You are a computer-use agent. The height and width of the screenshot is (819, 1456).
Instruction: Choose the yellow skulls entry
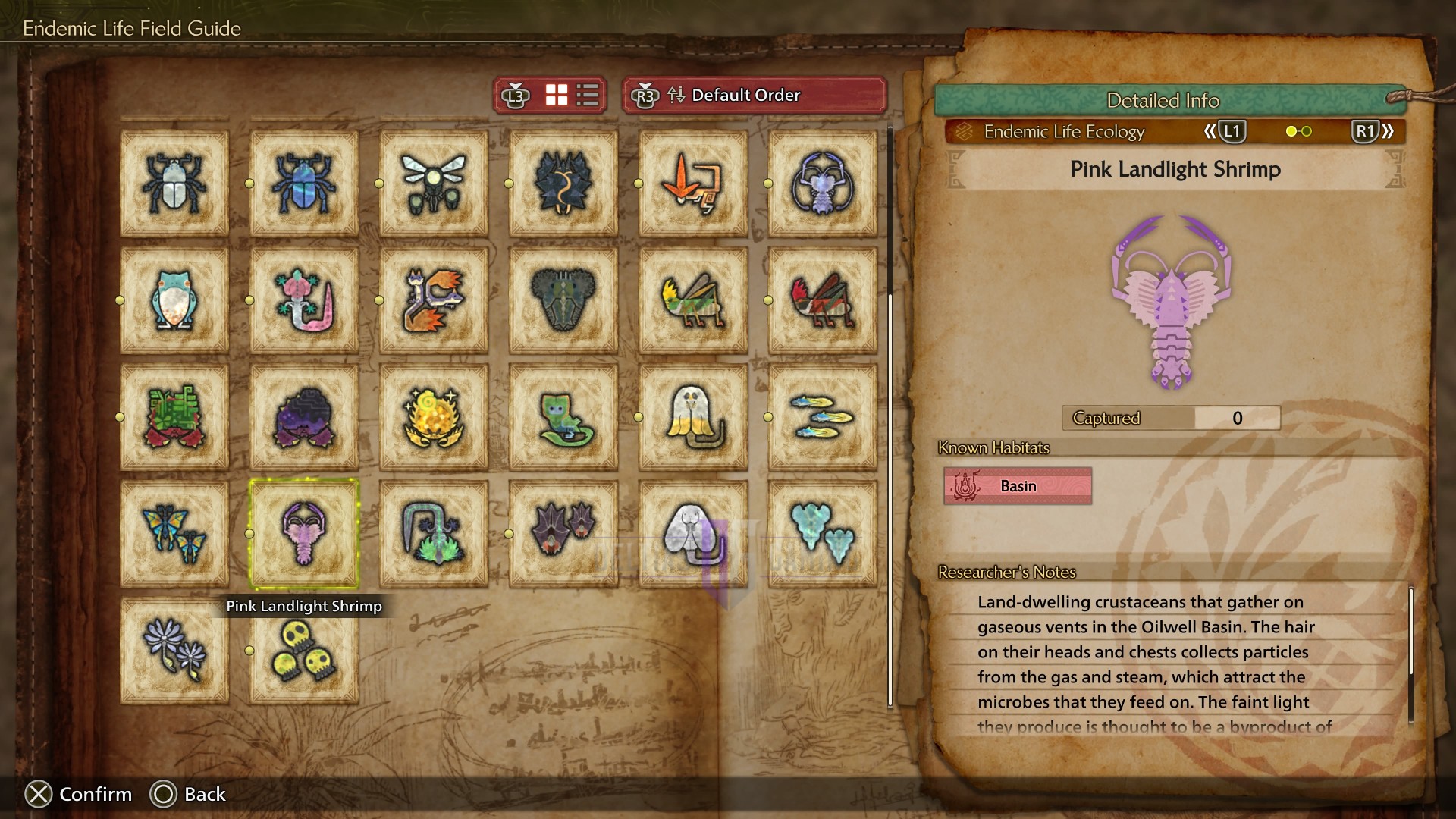[304, 651]
